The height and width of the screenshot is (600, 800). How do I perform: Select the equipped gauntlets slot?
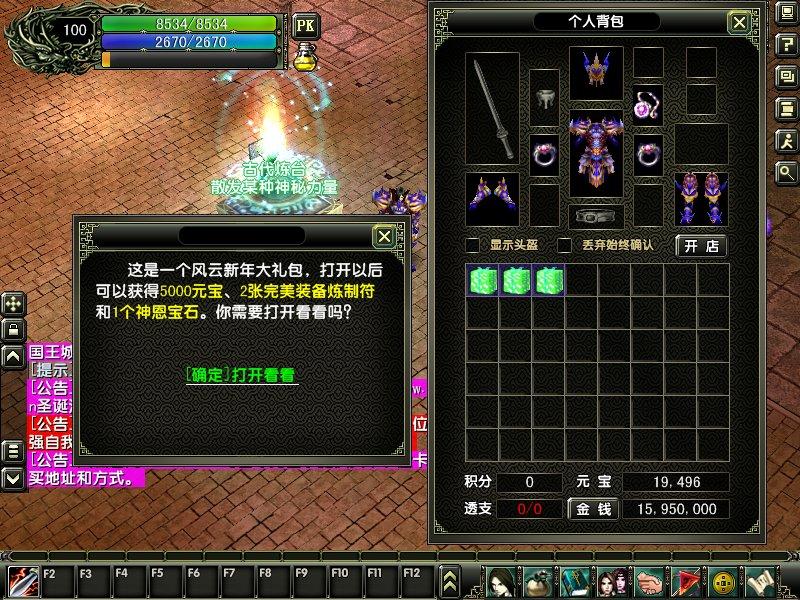tap(492, 198)
